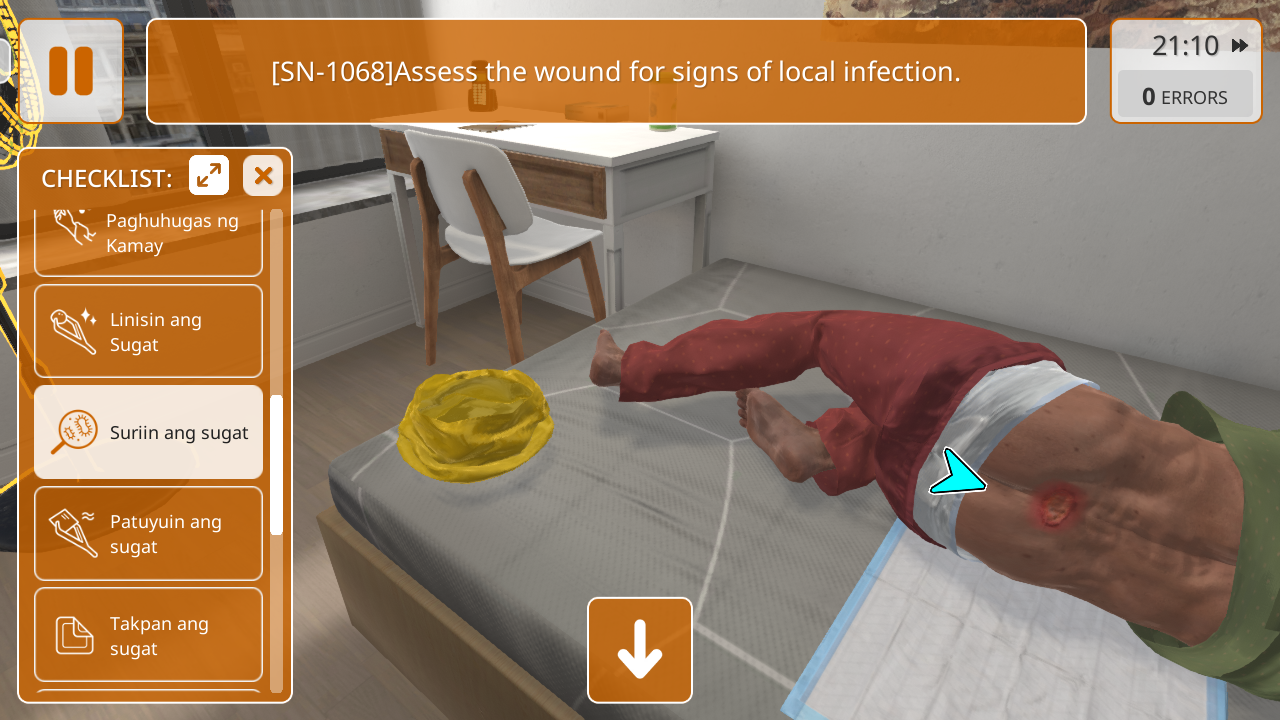1280x720 pixels.
Task: Pick the Takpan ang sugat checklist item
Action: pos(148,636)
